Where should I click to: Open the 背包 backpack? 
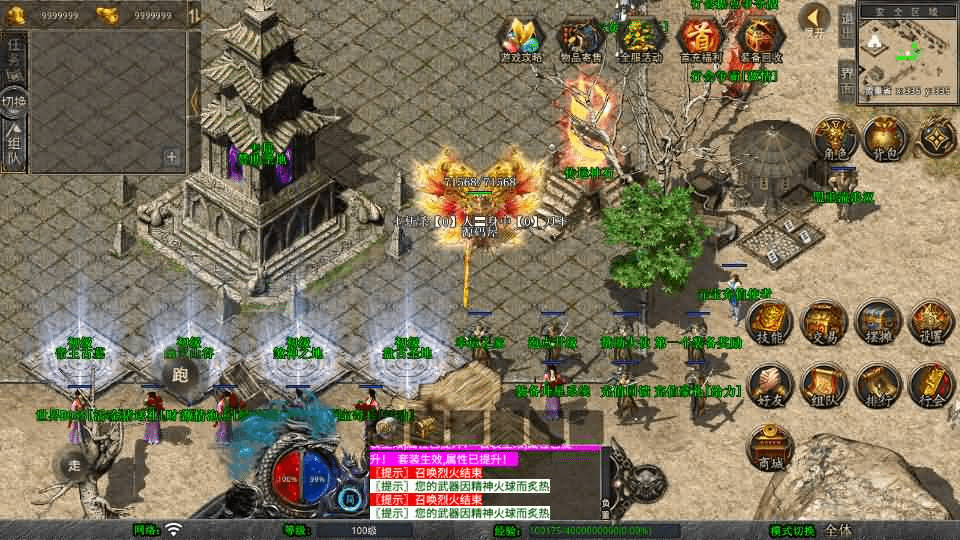coord(884,138)
